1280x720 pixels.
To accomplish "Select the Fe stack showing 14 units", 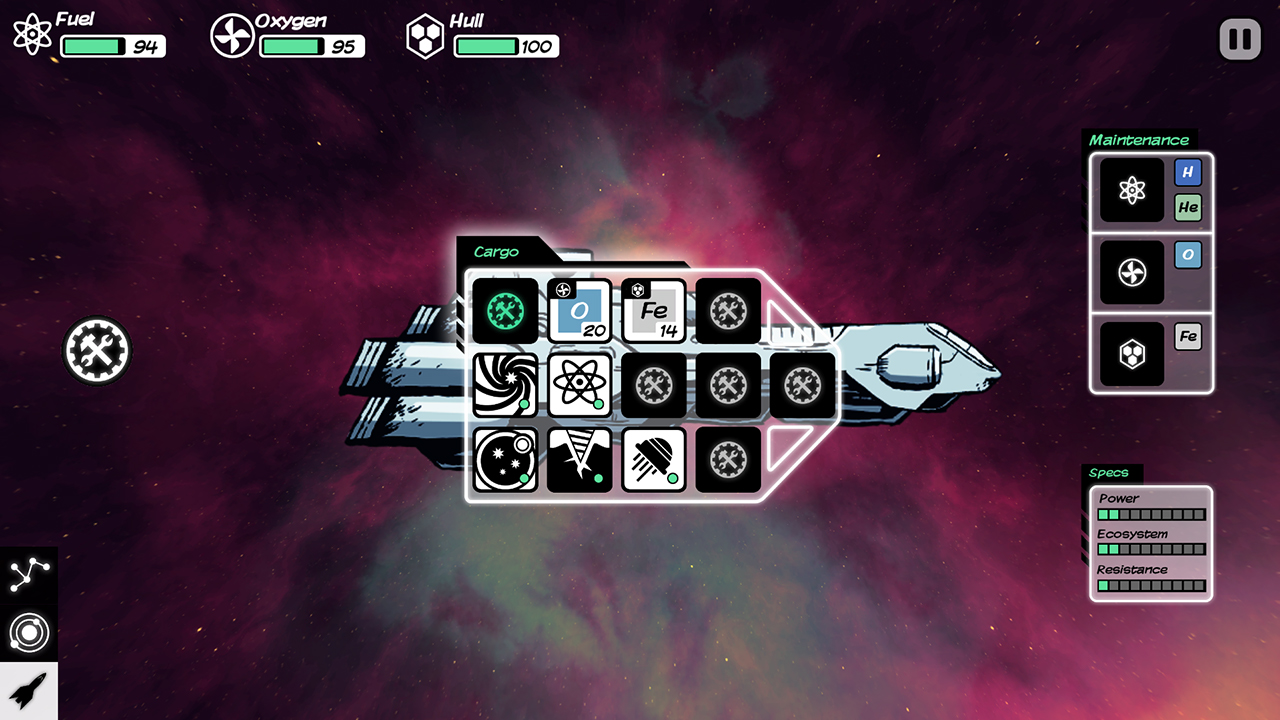I will [x=653, y=311].
